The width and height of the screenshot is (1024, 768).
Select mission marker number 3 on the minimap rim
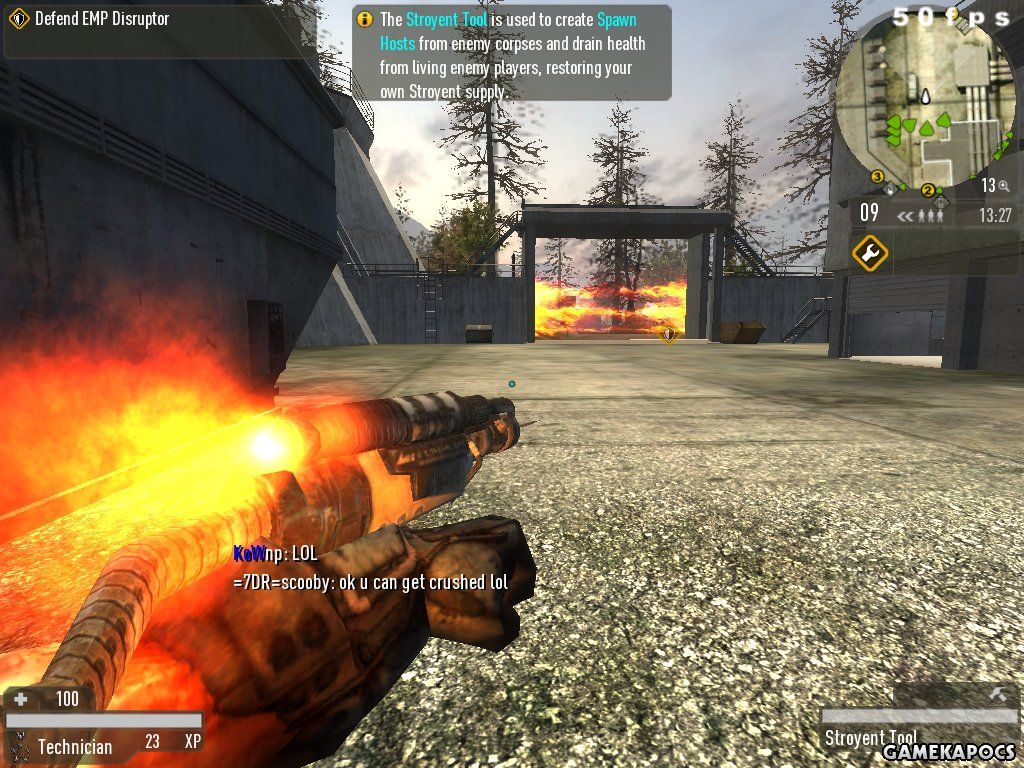[878, 177]
